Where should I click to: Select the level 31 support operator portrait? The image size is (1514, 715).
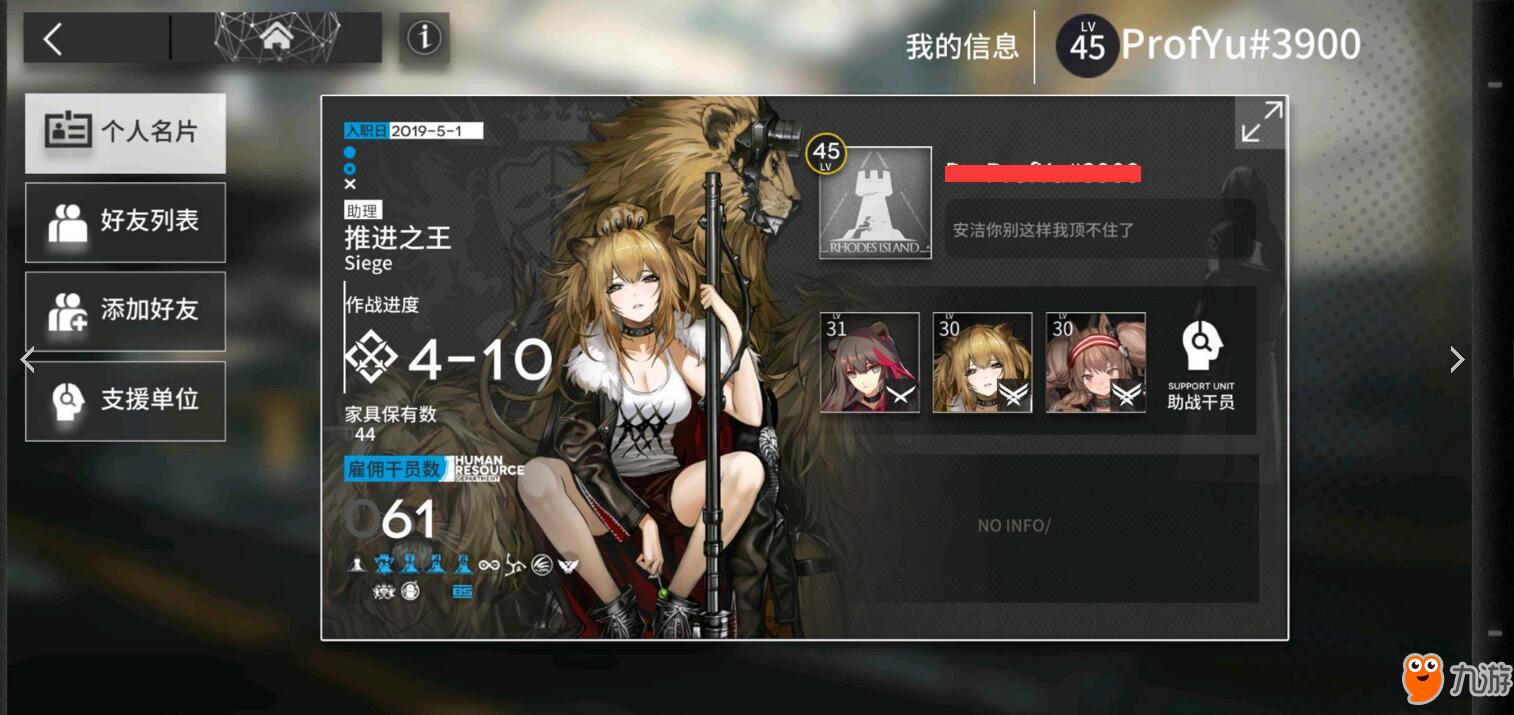click(869, 362)
